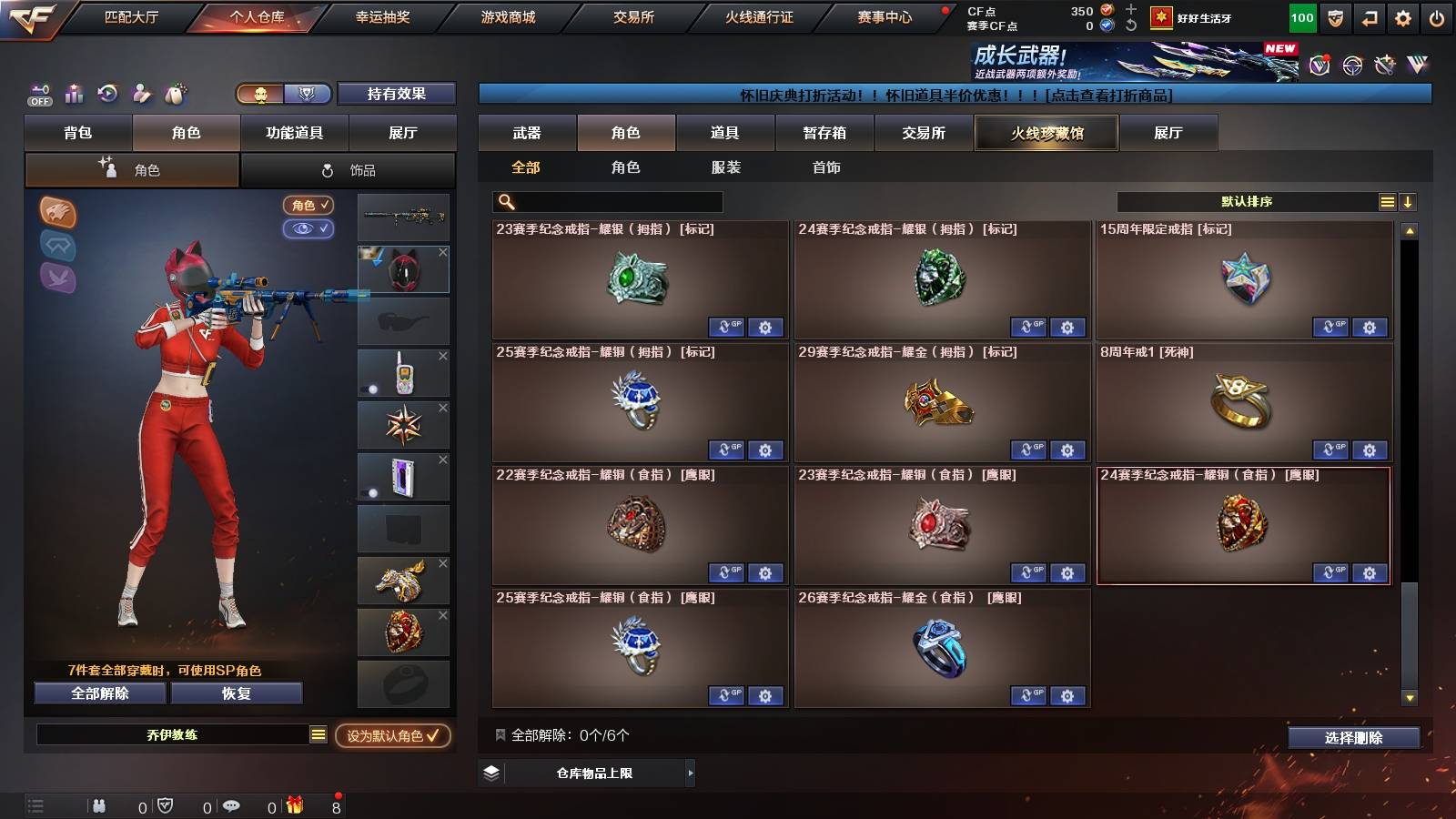Click the power logout icon at top right
Screen dimensions: 1456x819
(x=1438, y=18)
